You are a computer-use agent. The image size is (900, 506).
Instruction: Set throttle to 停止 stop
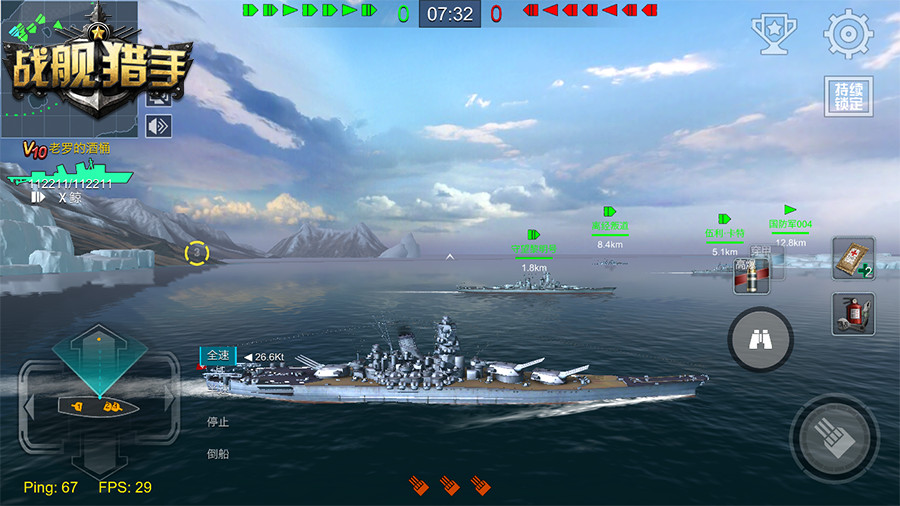coord(218,422)
